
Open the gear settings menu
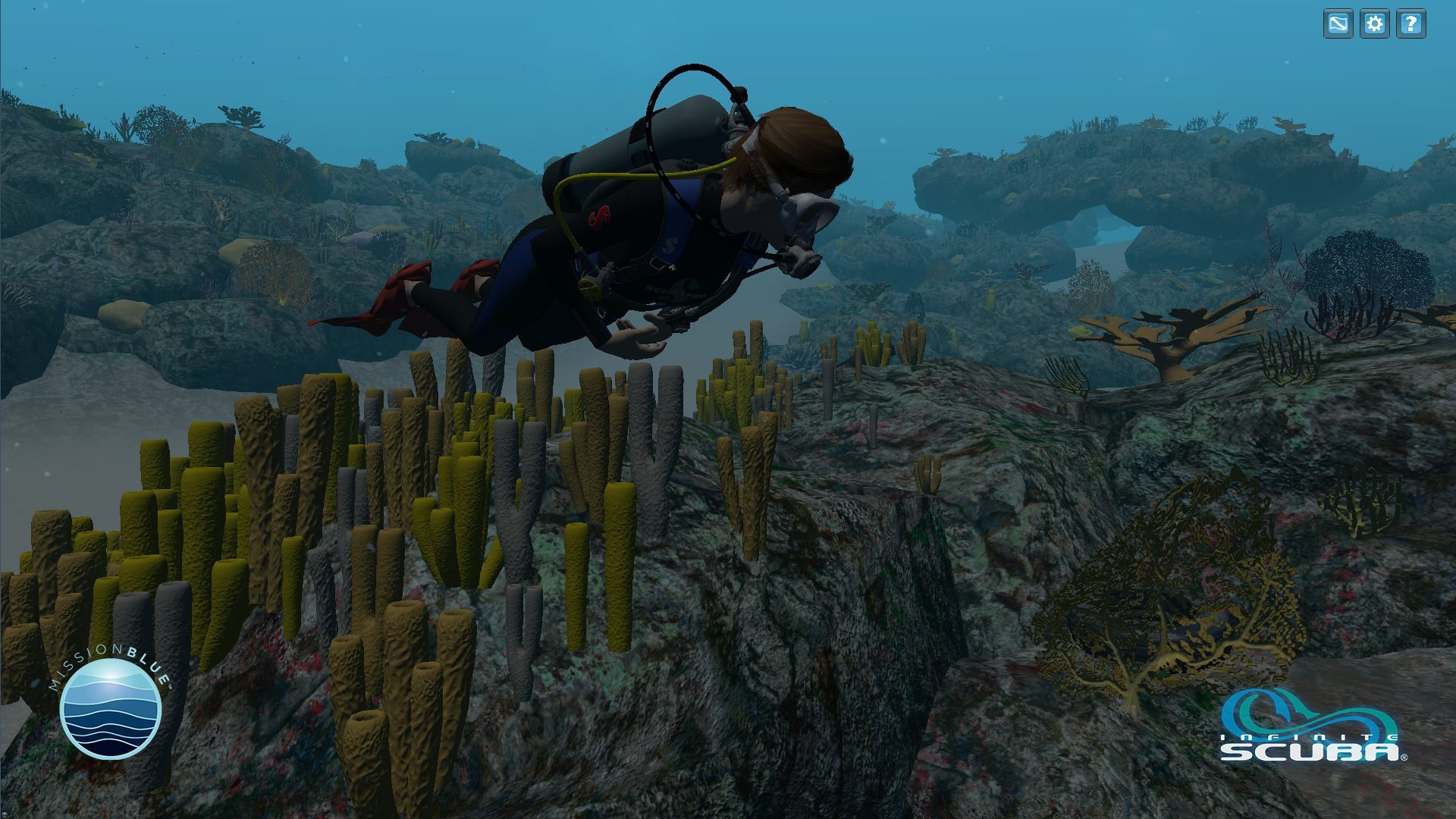(x=1374, y=24)
